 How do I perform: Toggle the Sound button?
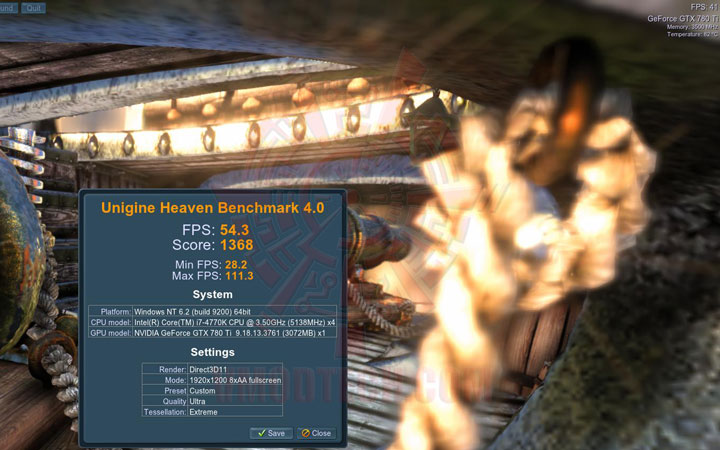6,7
